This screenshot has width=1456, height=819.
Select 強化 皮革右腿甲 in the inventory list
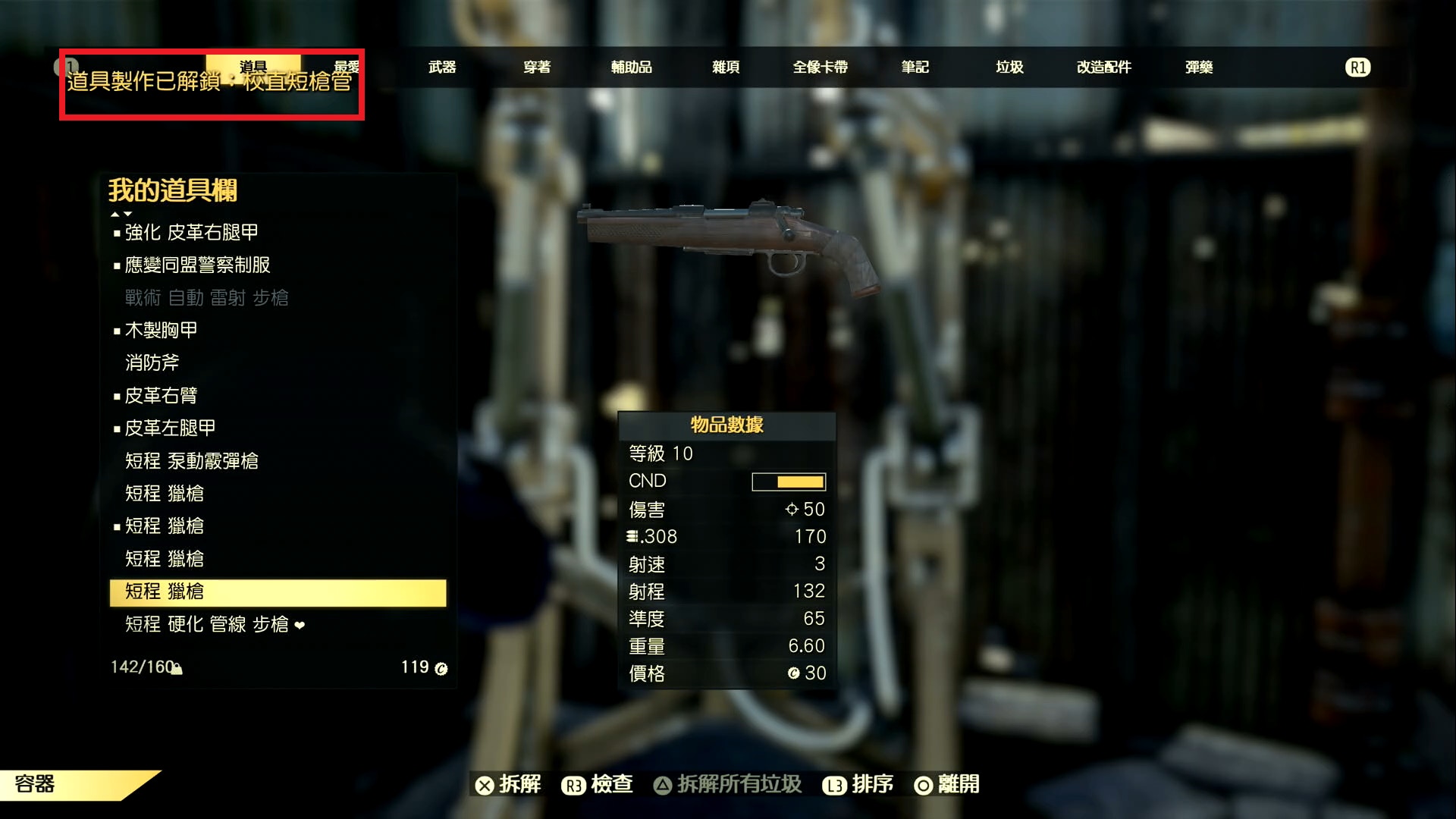(191, 232)
